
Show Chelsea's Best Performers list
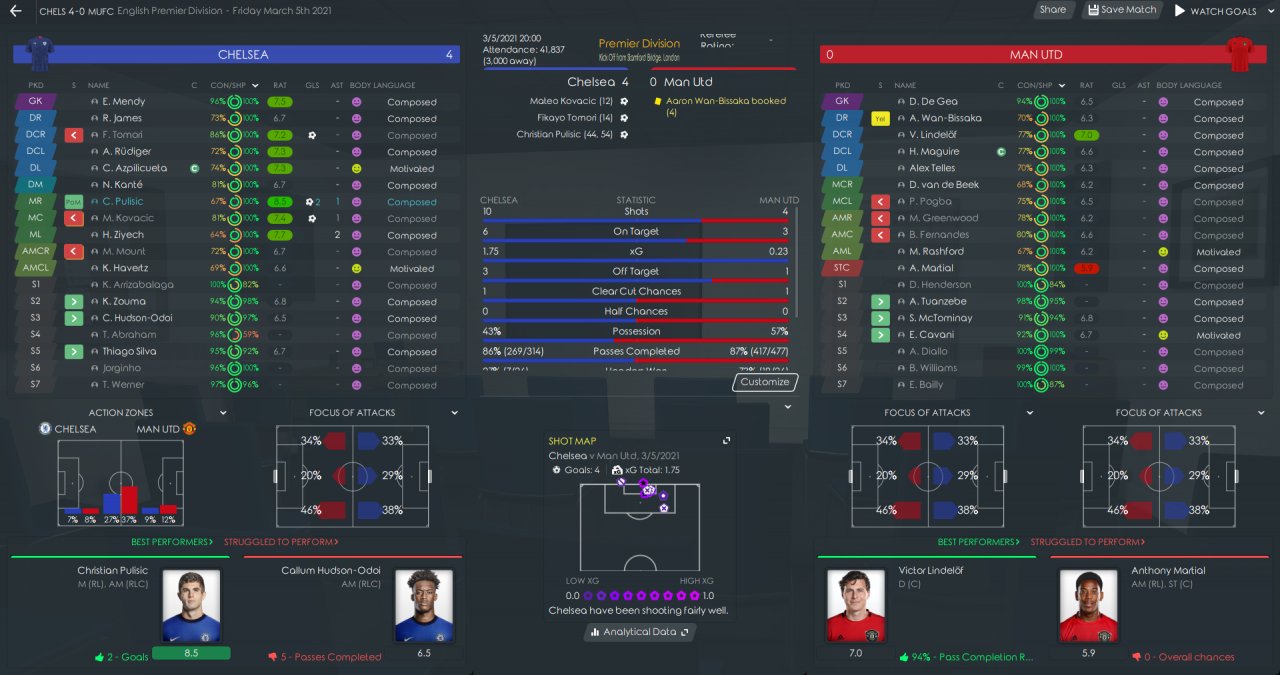[x=172, y=542]
